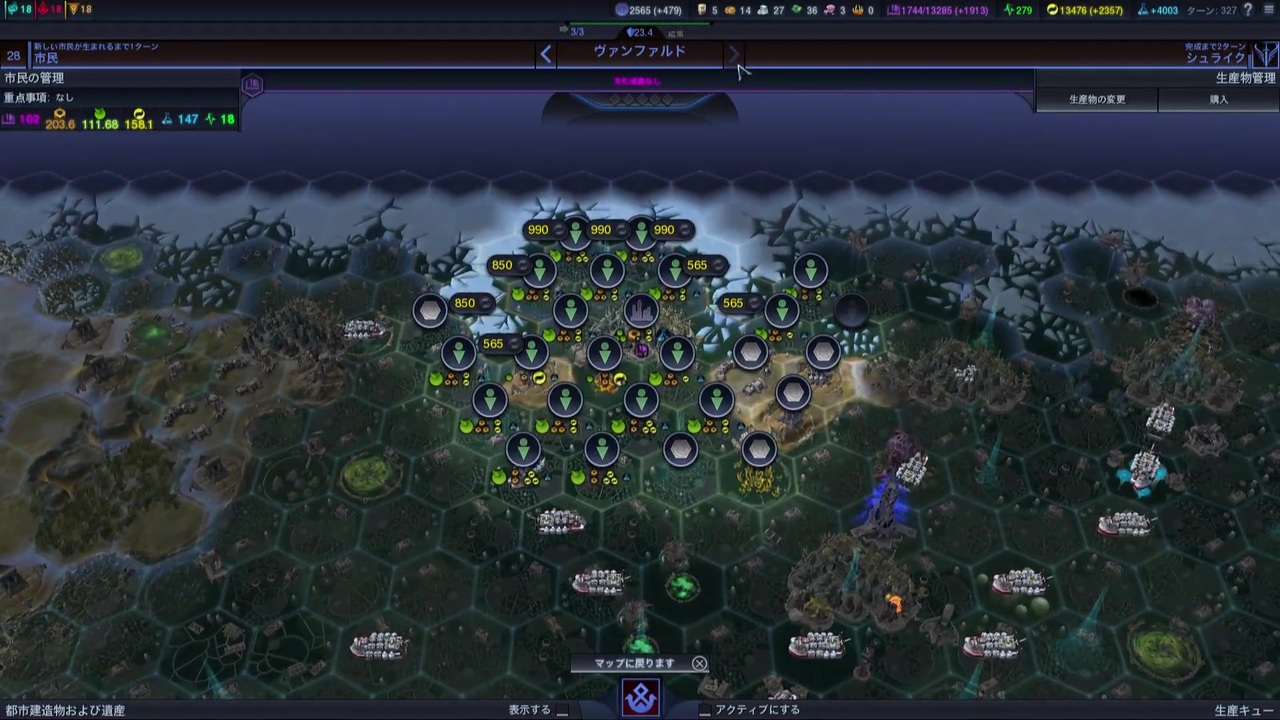Click the 生産物の変更 button
The width and height of the screenshot is (1280, 720).
[1097, 99]
